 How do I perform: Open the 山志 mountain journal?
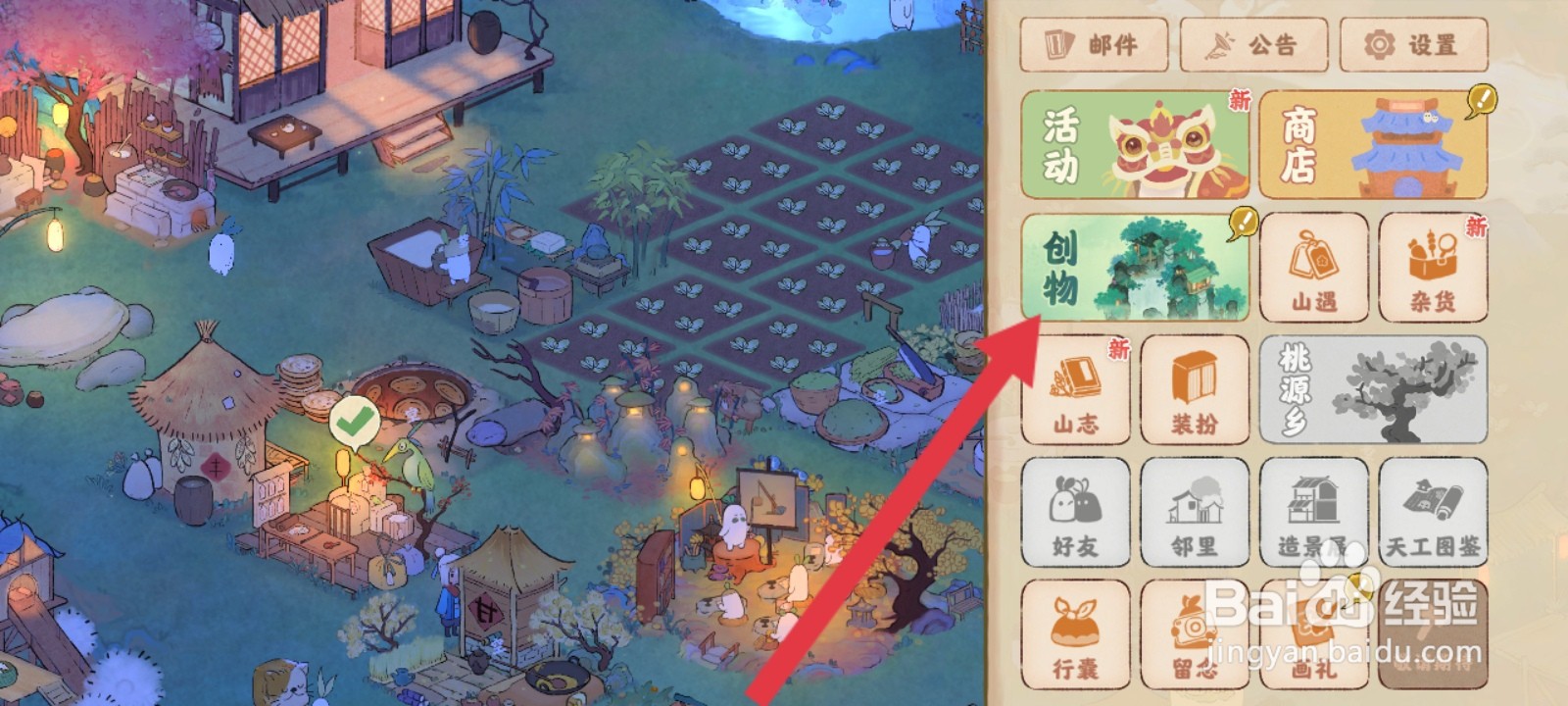1075,389
